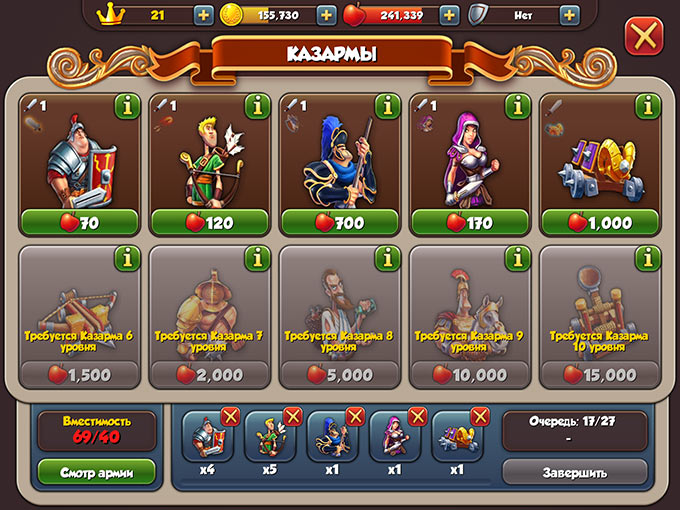The width and height of the screenshot is (680, 510).
Task: Train the battering ram for 1,000
Action: coord(599,222)
